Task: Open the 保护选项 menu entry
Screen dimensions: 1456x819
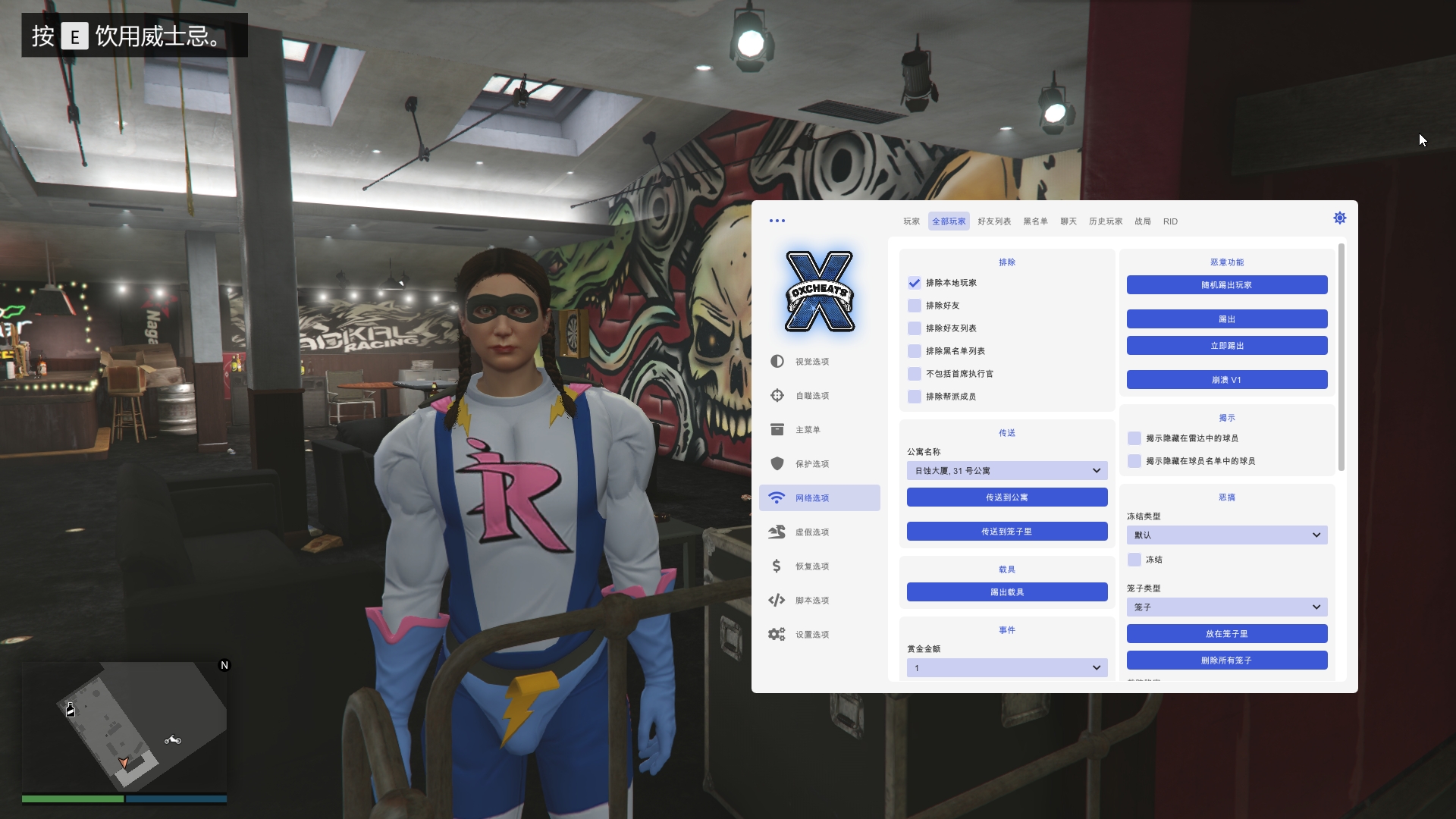Action: pos(811,464)
